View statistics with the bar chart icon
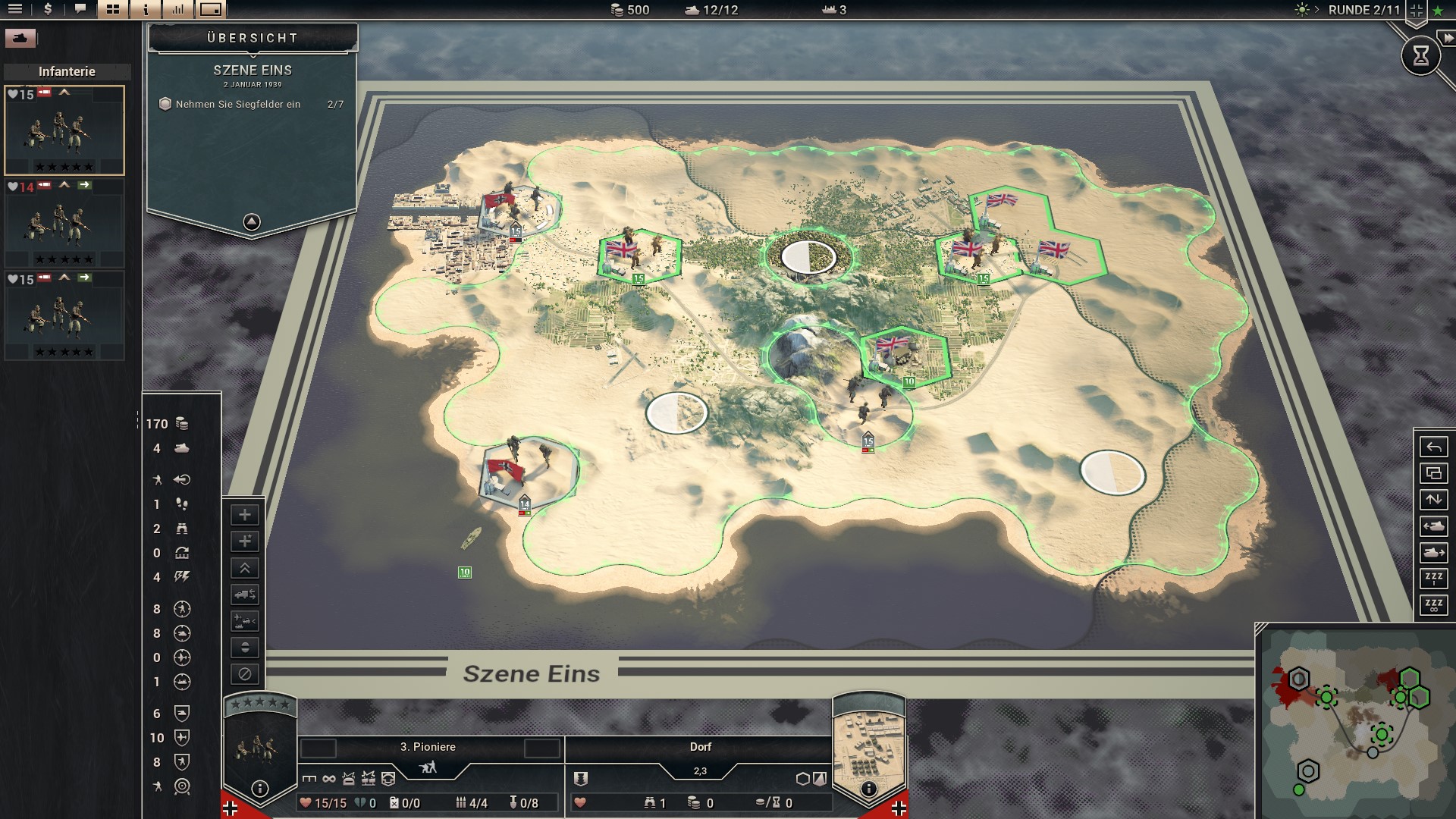Screen dimensions: 1456x819 pos(177,11)
